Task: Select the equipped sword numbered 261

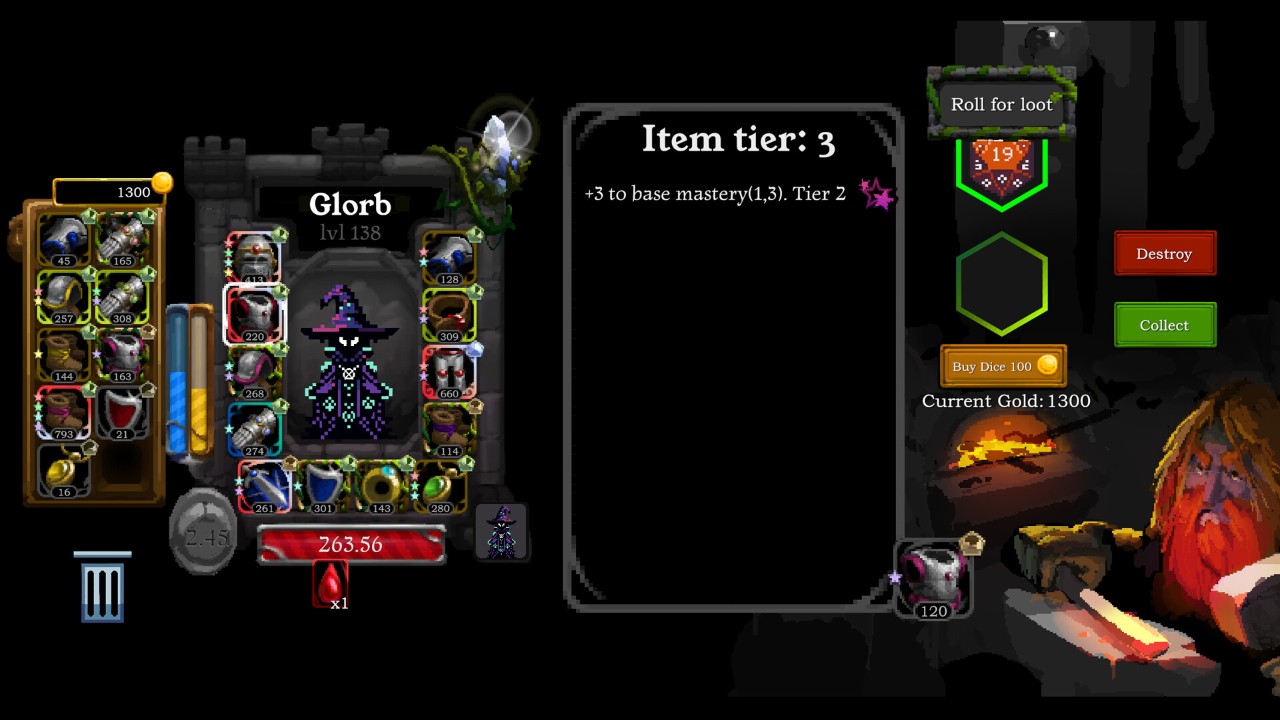Action: click(264, 487)
